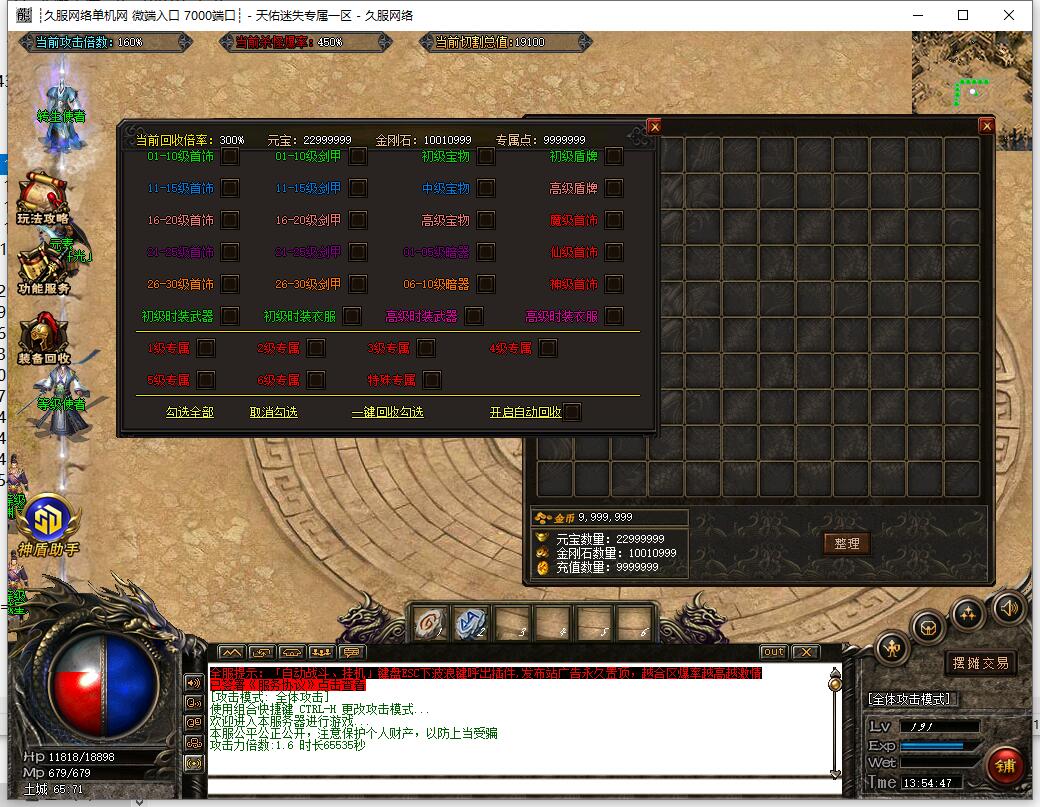This screenshot has width=1040, height=807.
Task: Open the 装备回收 equipment recycle icon
Action: [43, 337]
